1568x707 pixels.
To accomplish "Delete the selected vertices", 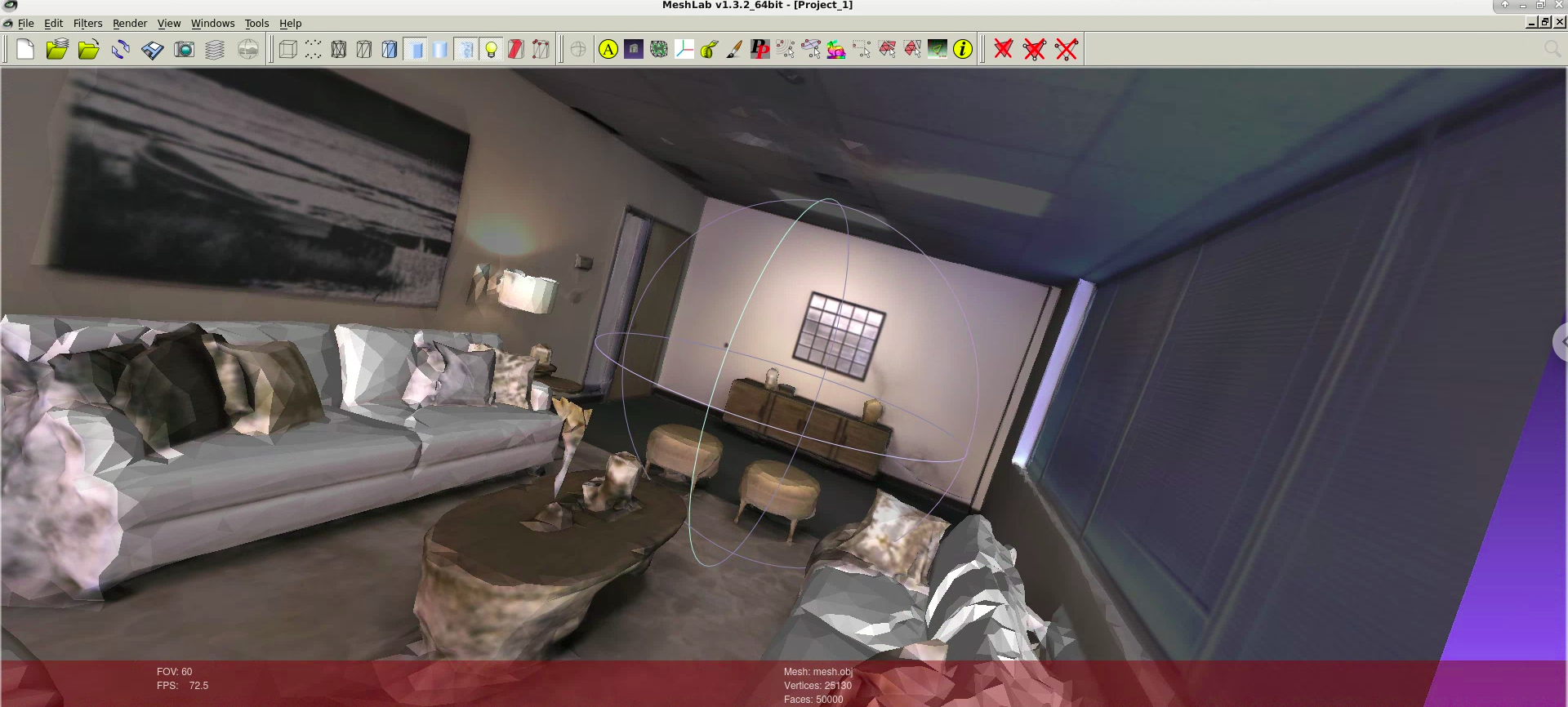I will click(1066, 49).
